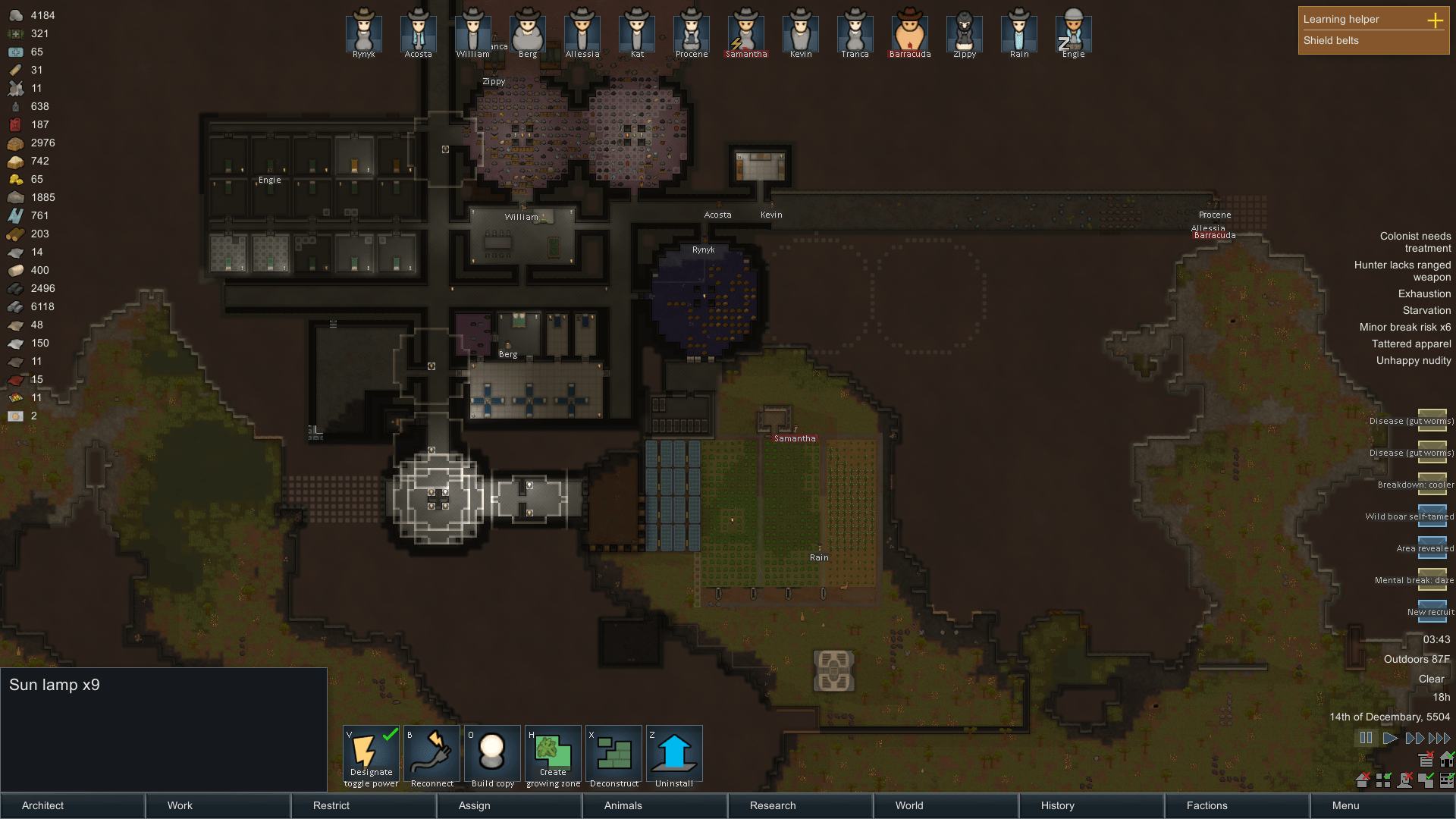Click the Reconnect command icon

coord(431,755)
